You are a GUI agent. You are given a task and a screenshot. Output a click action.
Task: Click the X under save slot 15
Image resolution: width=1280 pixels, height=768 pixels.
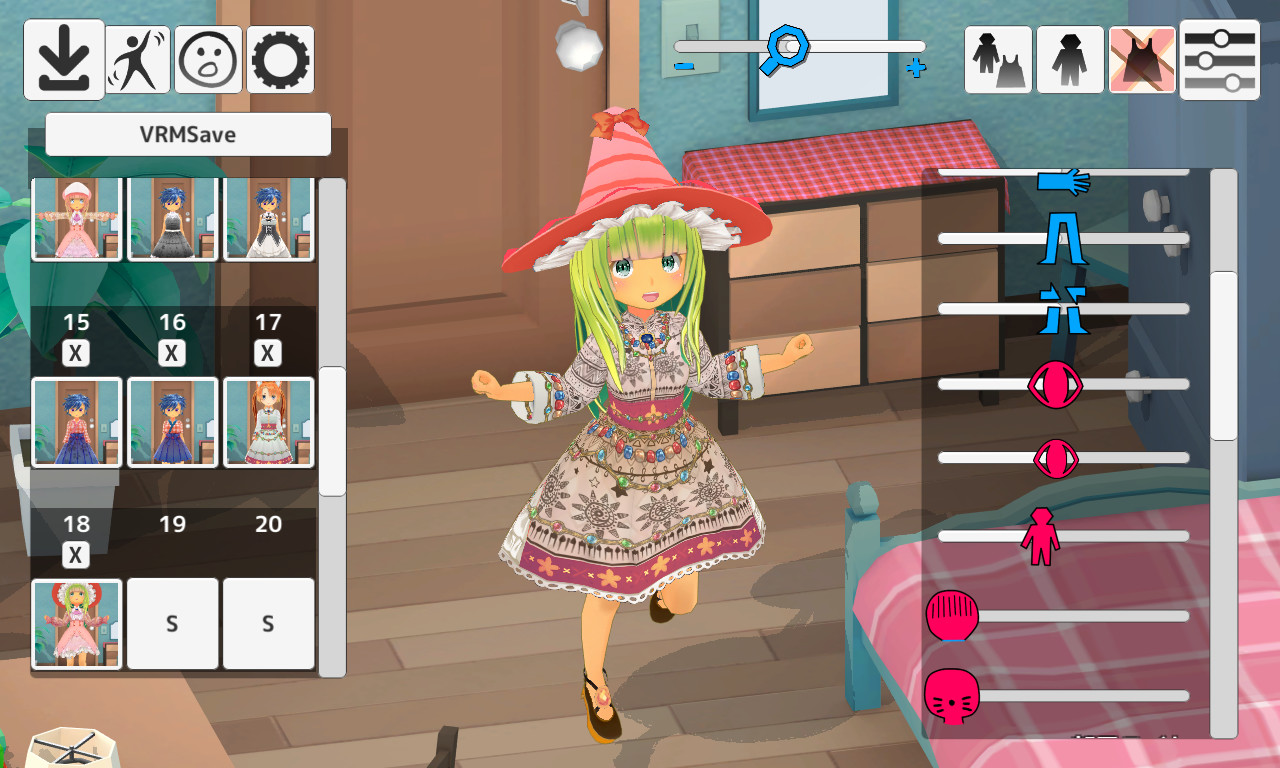tap(75, 353)
